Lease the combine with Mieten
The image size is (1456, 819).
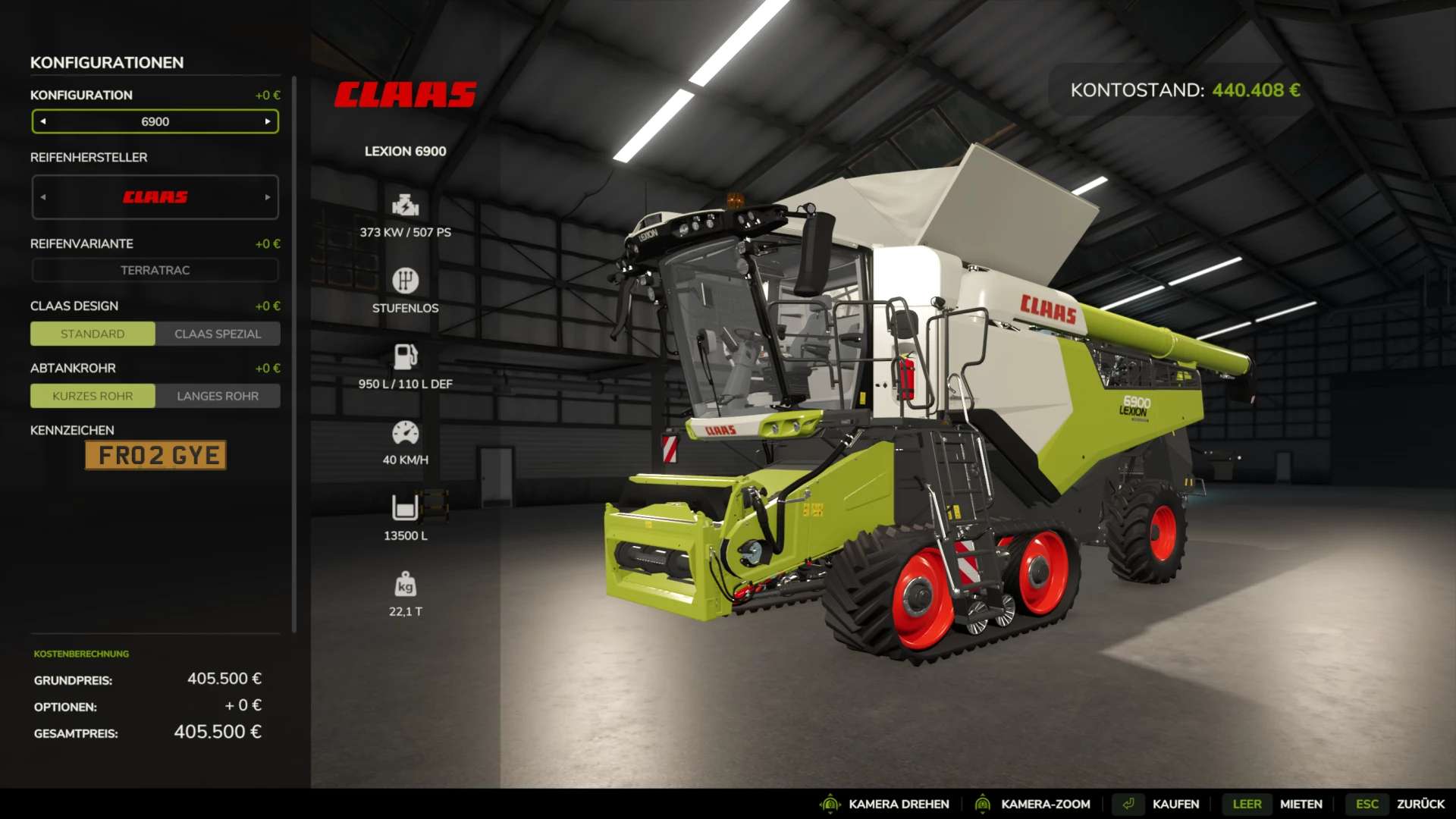pos(1301,804)
